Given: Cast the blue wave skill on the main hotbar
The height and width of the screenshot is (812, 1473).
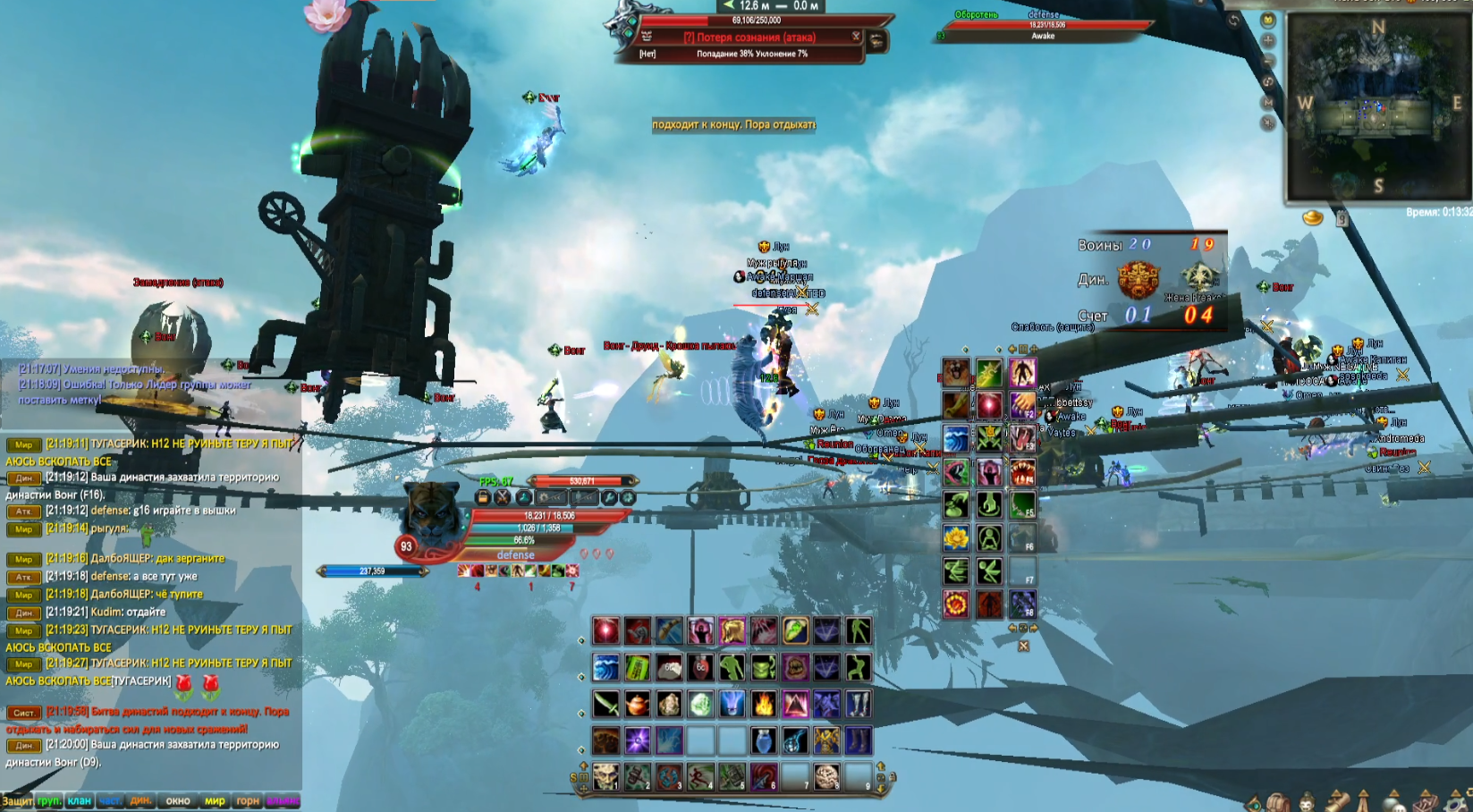Looking at the screenshot, I should click(605, 668).
